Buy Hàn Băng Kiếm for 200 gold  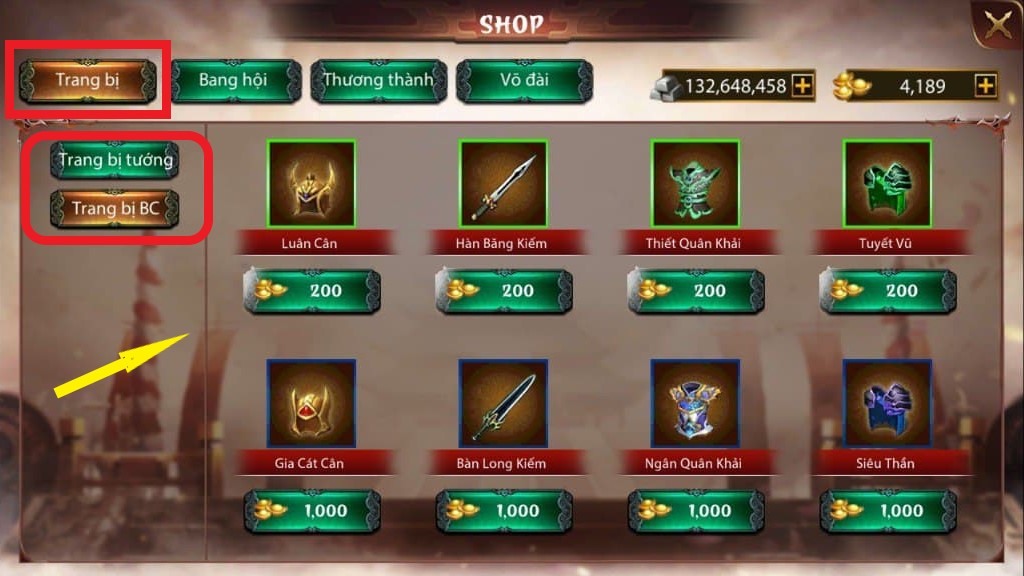(x=504, y=291)
